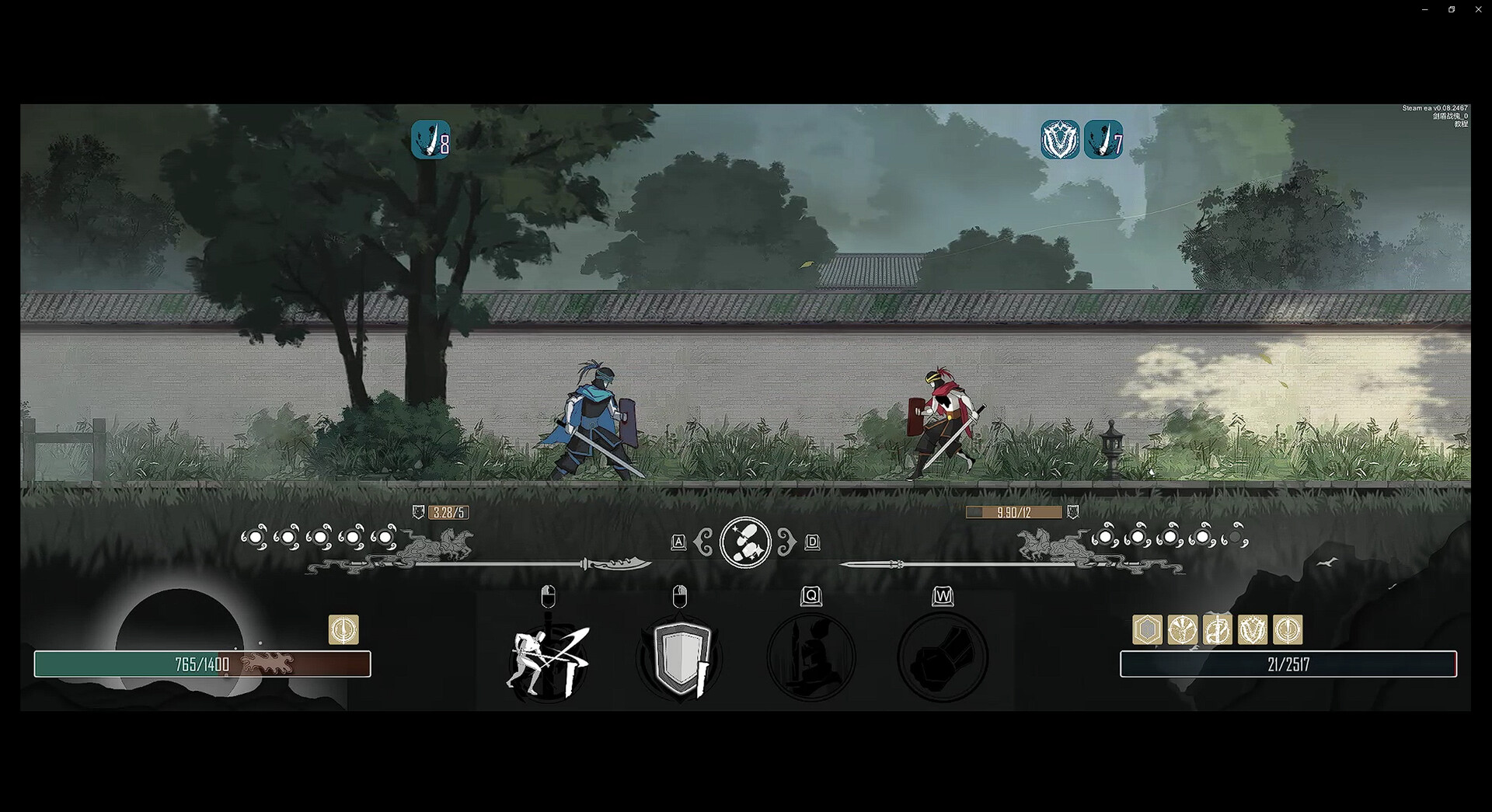Check the teal shield crest buff icon
This screenshot has height=812, width=1492.
(1060, 141)
